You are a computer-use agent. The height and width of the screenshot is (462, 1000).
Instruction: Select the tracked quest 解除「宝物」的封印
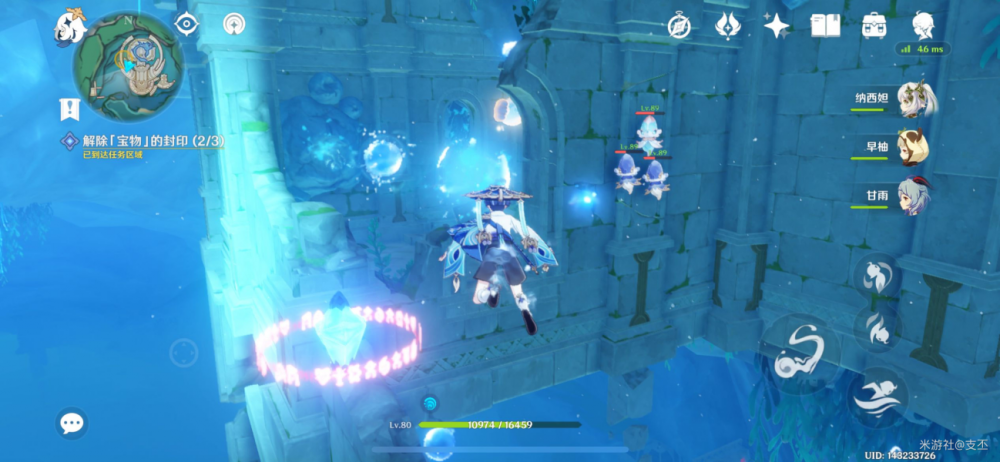coord(150,141)
